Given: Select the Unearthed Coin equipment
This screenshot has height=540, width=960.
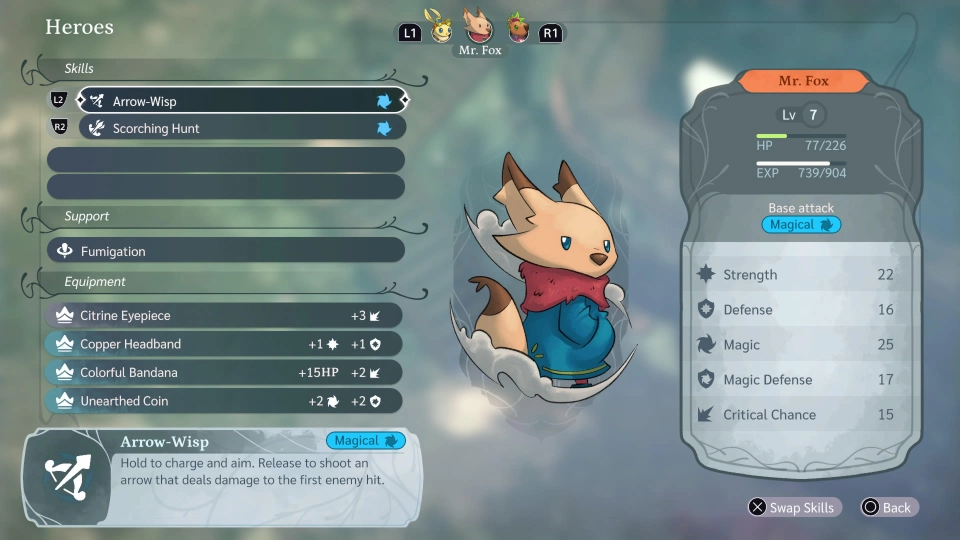Looking at the screenshot, I should pyautogui.click(x=224, y=401).
